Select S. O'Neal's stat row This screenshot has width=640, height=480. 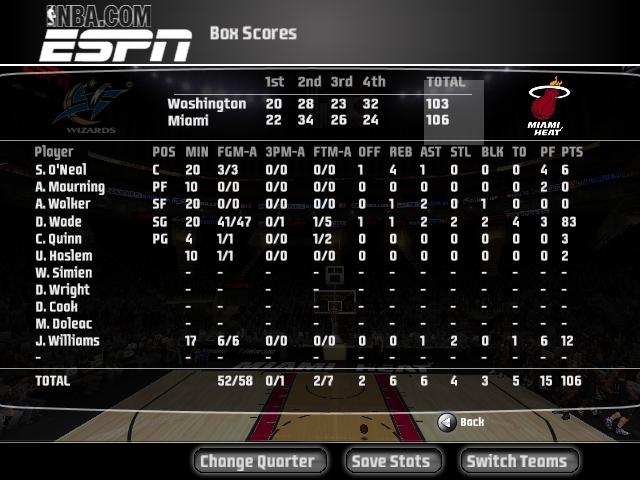click(62, 170)
